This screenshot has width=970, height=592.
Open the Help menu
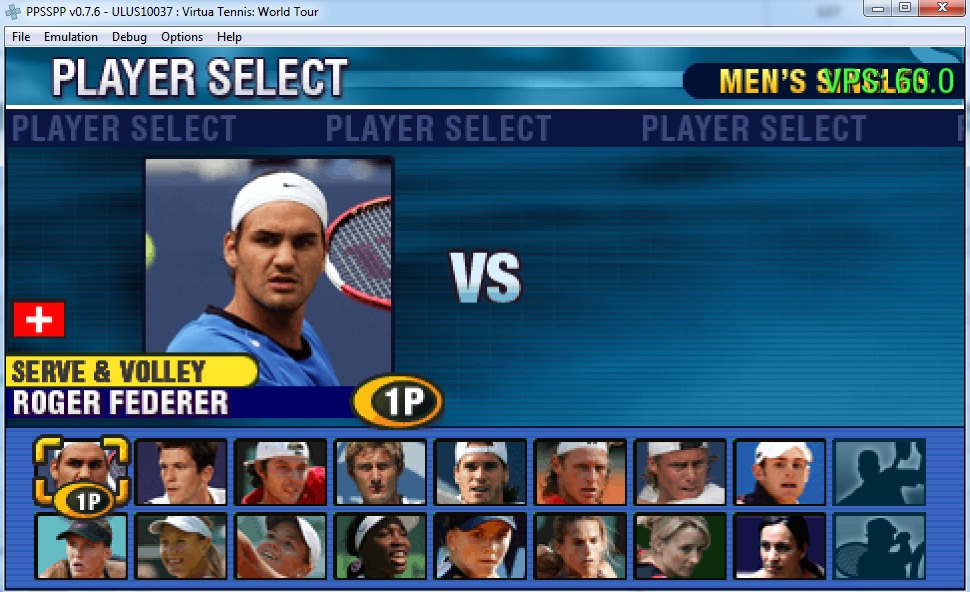[229, 37]
